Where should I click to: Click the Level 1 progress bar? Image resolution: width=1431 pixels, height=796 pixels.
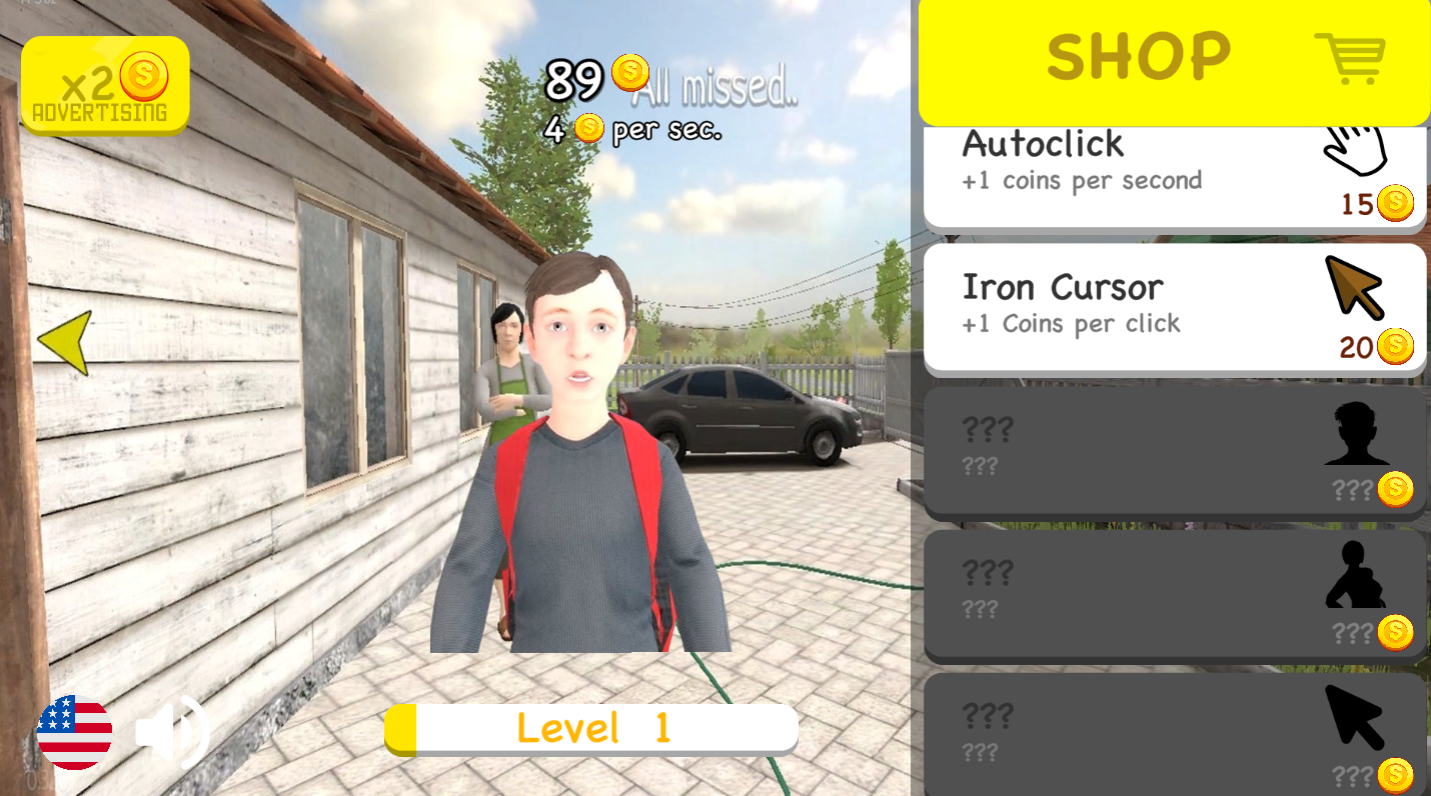pos(592,729)
